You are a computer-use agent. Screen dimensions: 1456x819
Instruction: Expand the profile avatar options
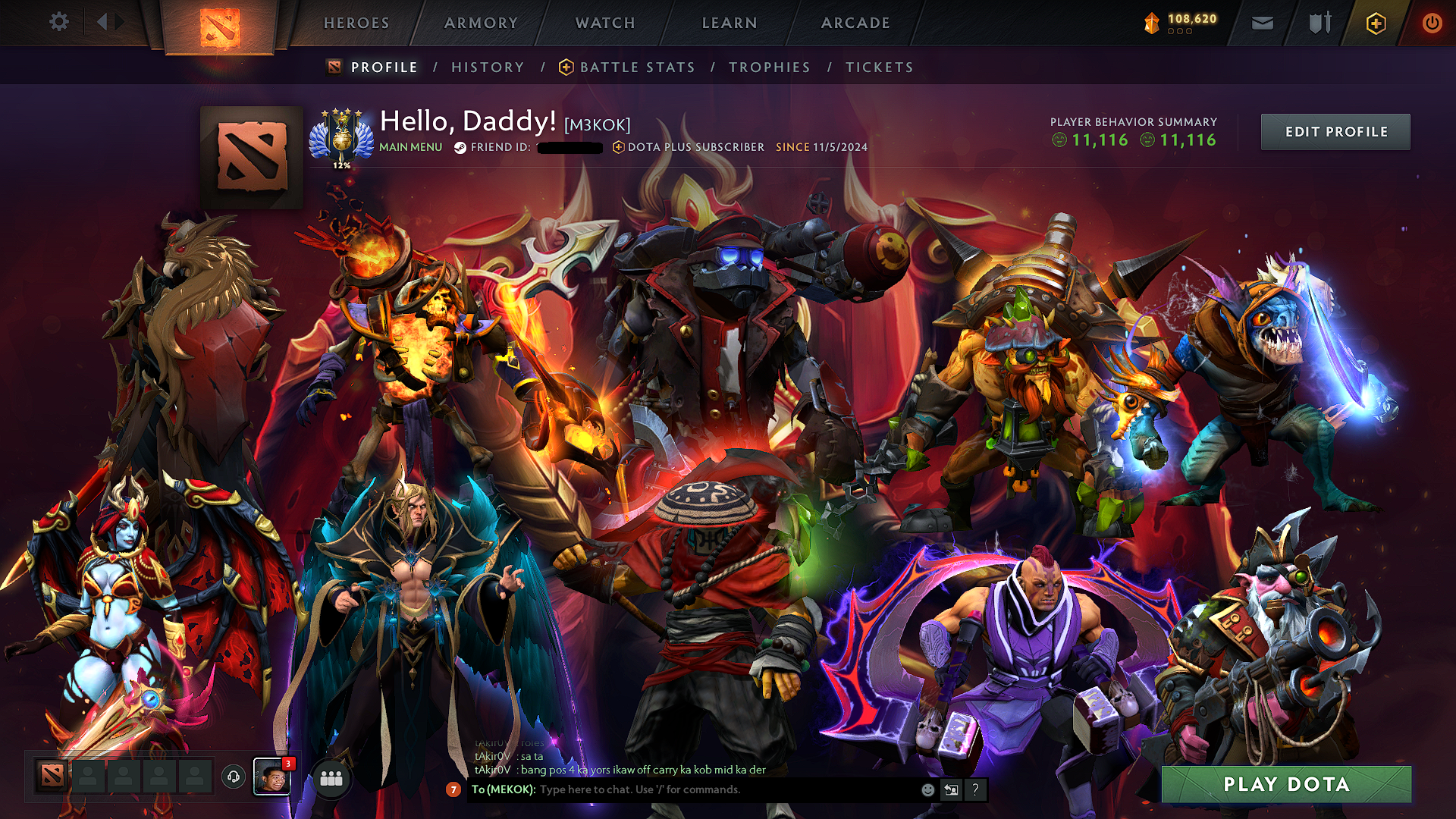coord(250,155)
